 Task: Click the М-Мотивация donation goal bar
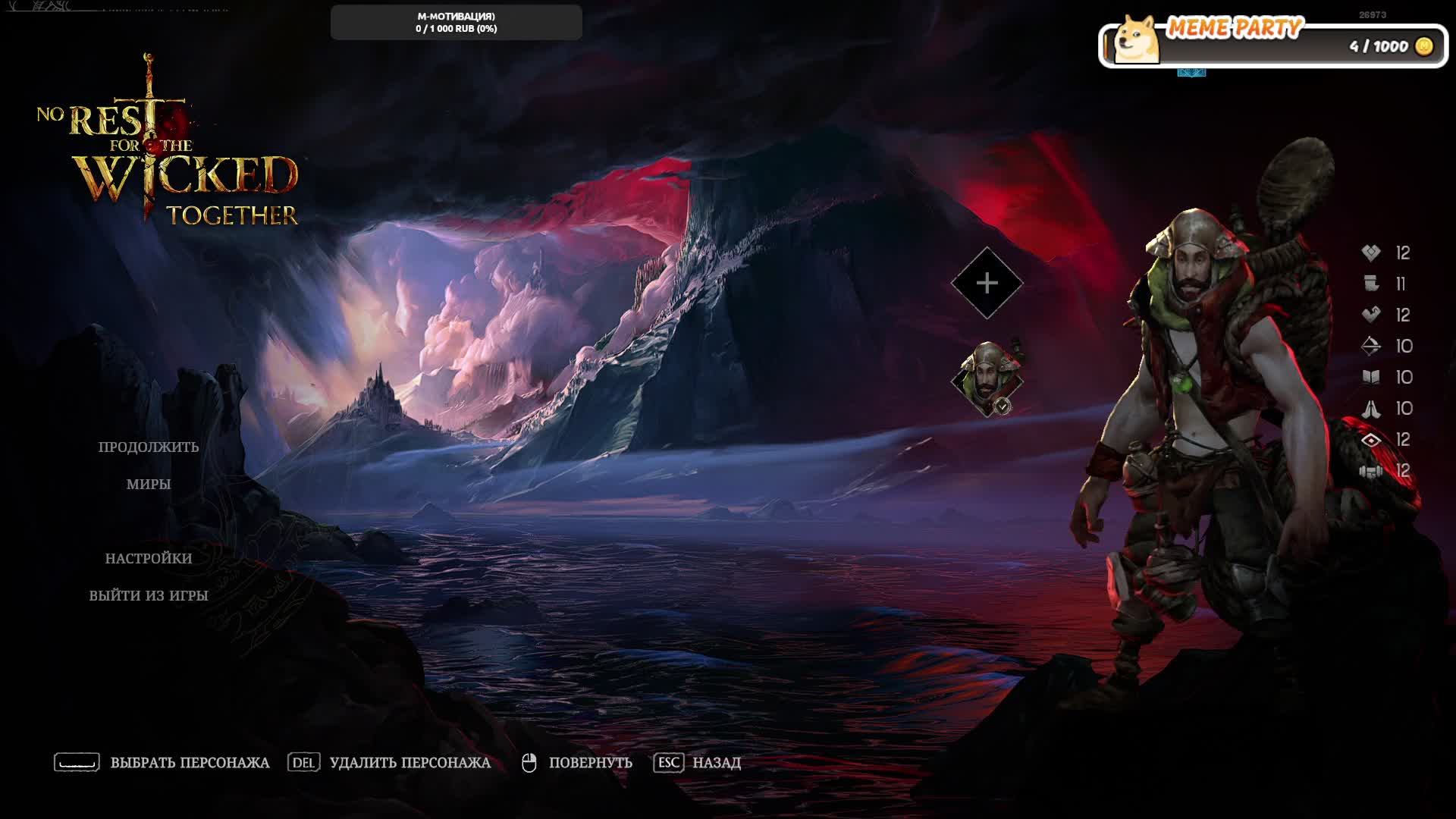coord(456,23)
